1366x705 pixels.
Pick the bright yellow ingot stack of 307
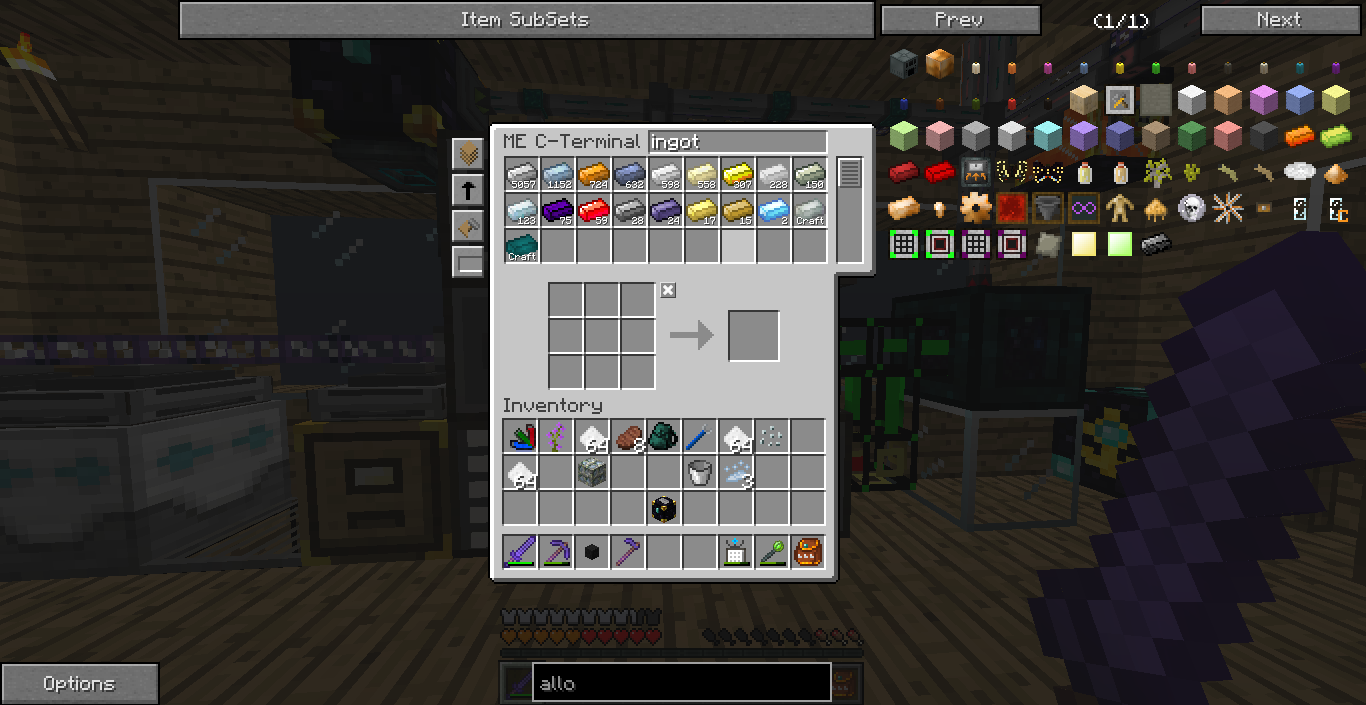[x=737, y=175]
